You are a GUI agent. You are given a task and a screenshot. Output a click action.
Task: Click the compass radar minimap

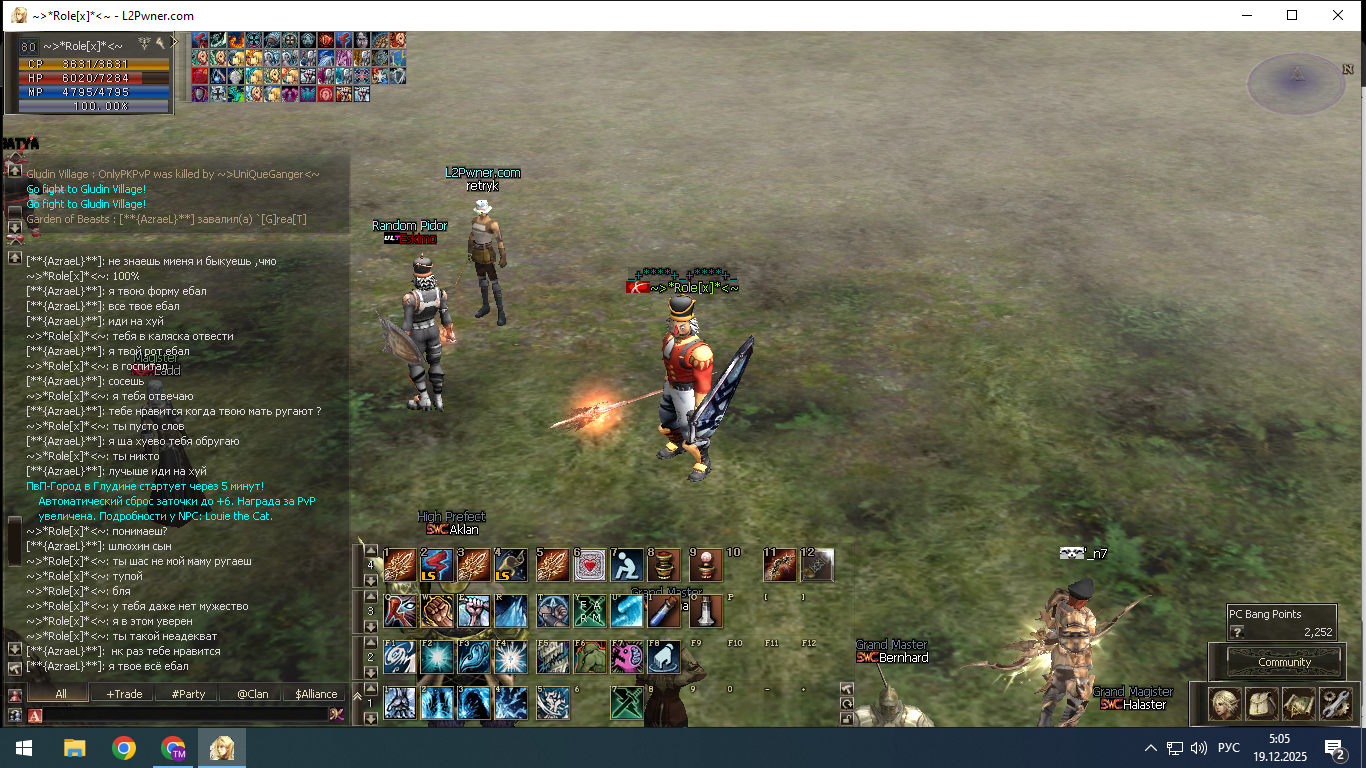click(x=1297, y=84)
